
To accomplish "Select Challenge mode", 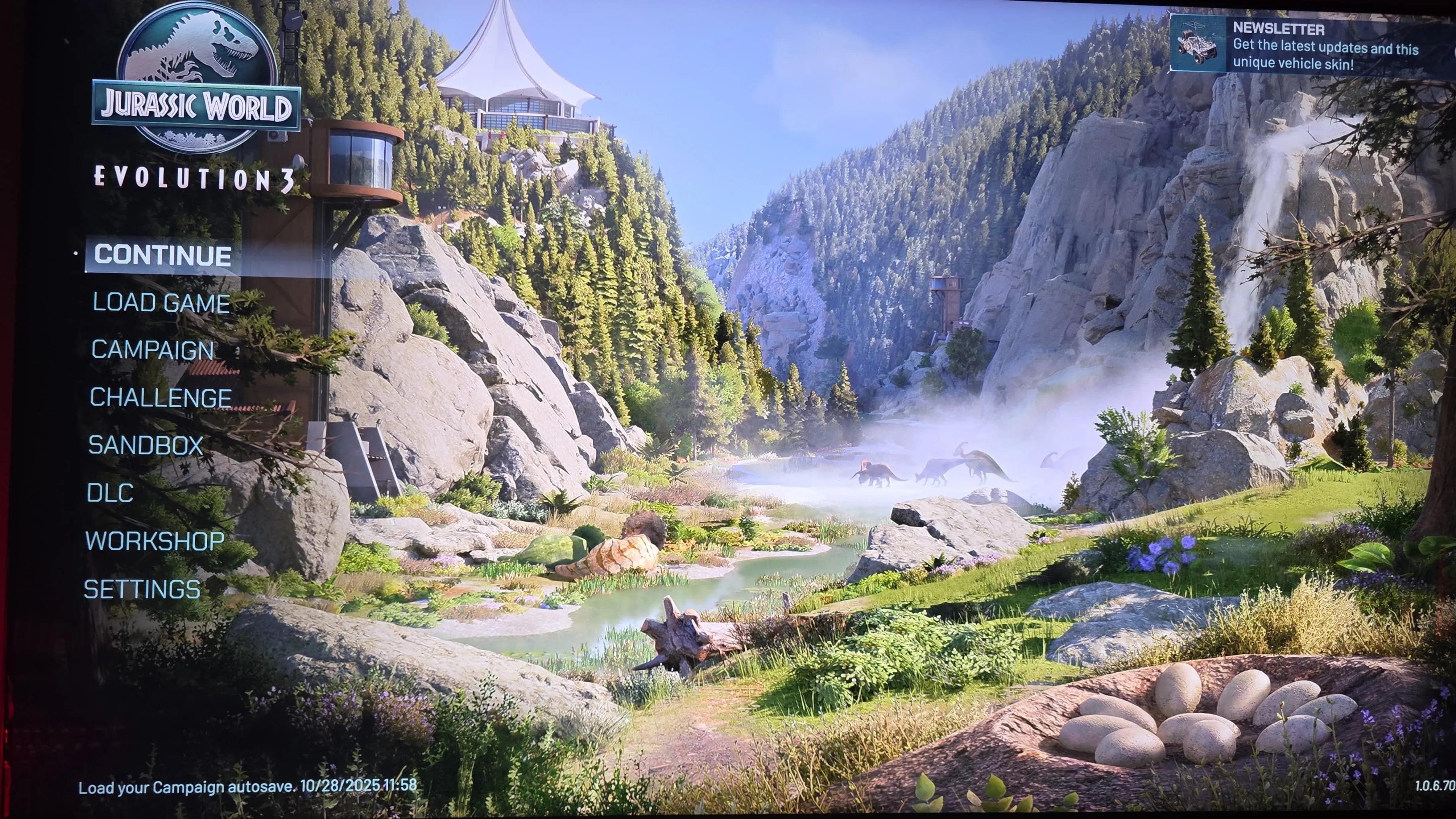I will click(160, 398).
